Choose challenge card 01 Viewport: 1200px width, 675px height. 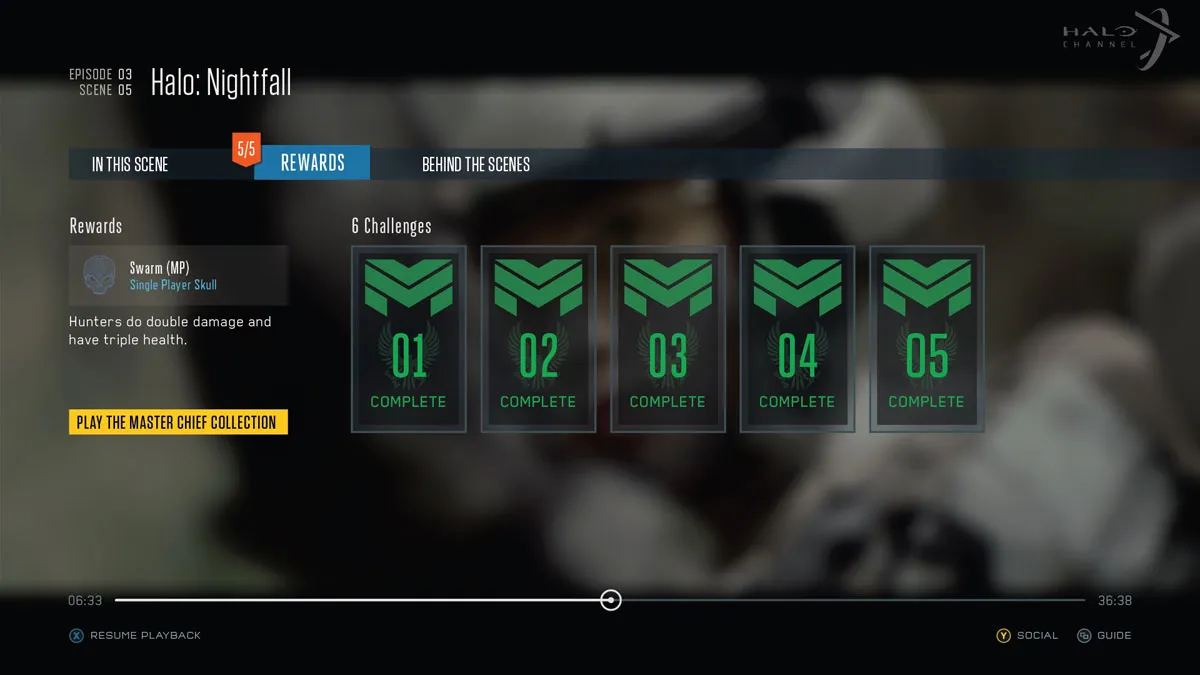[408, 339]
